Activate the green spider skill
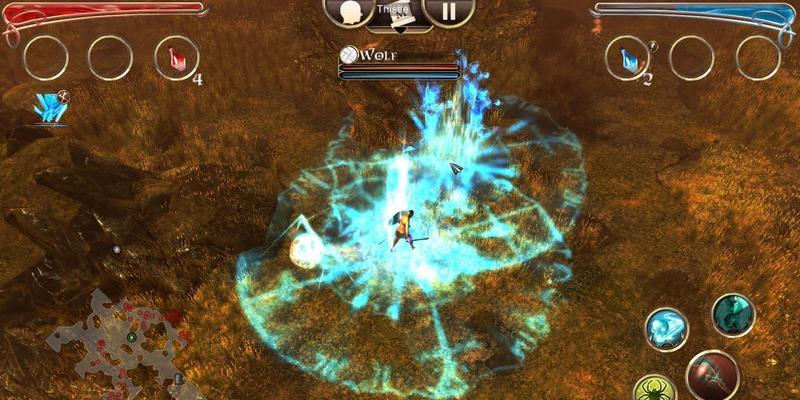Screen dimensions: 800x400 pos(656,387)
